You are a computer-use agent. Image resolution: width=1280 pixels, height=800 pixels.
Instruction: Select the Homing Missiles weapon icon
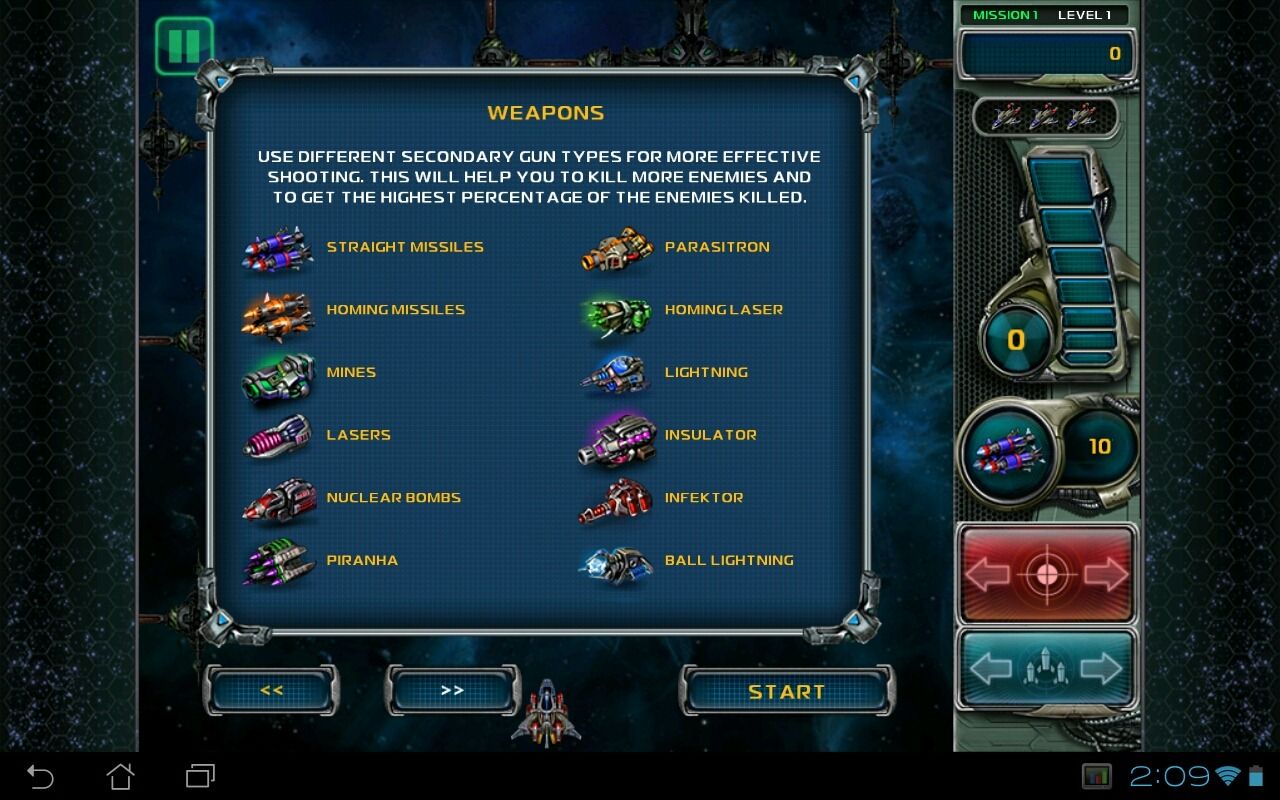tap(278, 311)
